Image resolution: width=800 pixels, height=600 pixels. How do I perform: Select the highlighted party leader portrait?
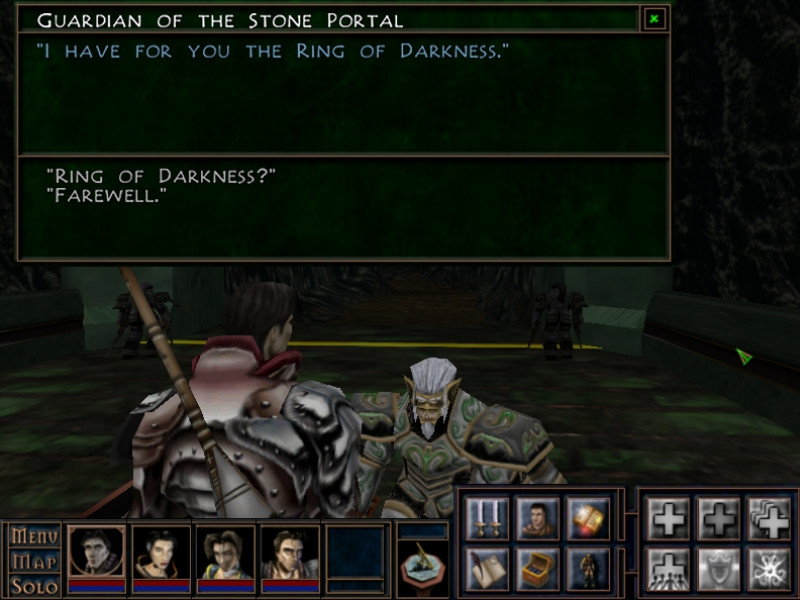tap(97, 552)
